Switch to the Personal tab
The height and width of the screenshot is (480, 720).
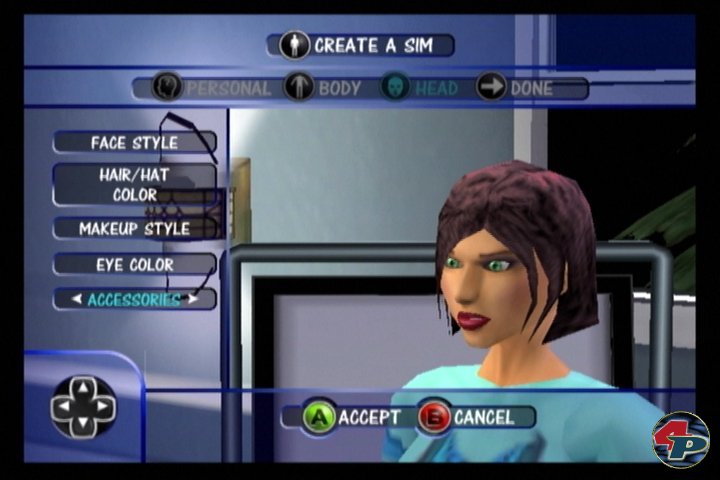212,88
